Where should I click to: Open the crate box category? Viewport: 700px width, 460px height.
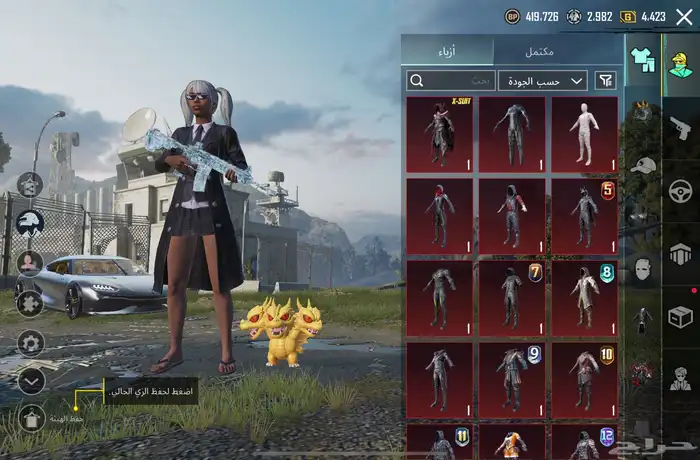[x=680, y=316]
